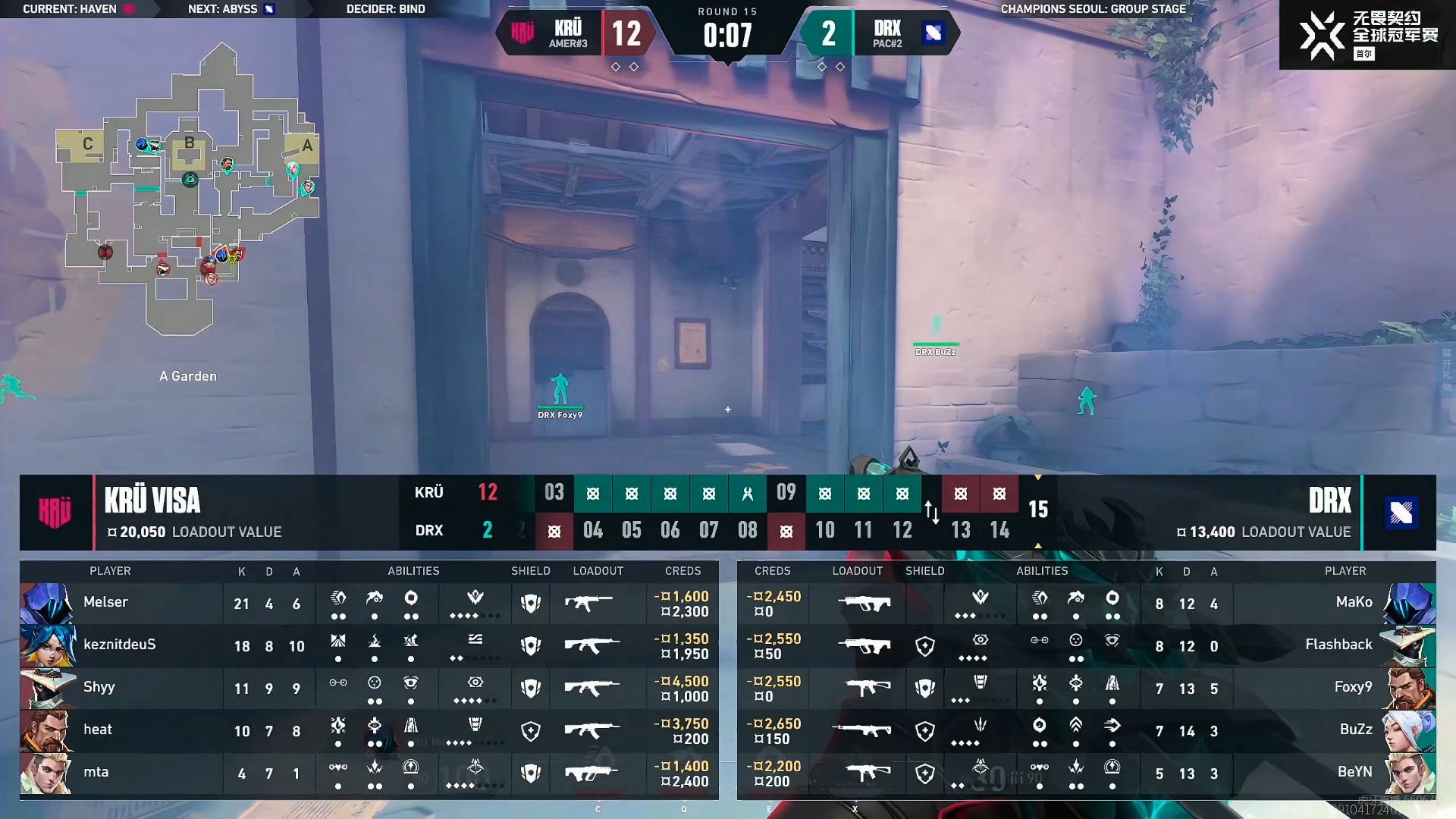Viewport: 1456px width, 819px height.
Task: Click the Haven minimap
Action: click(x=190, y=190)
